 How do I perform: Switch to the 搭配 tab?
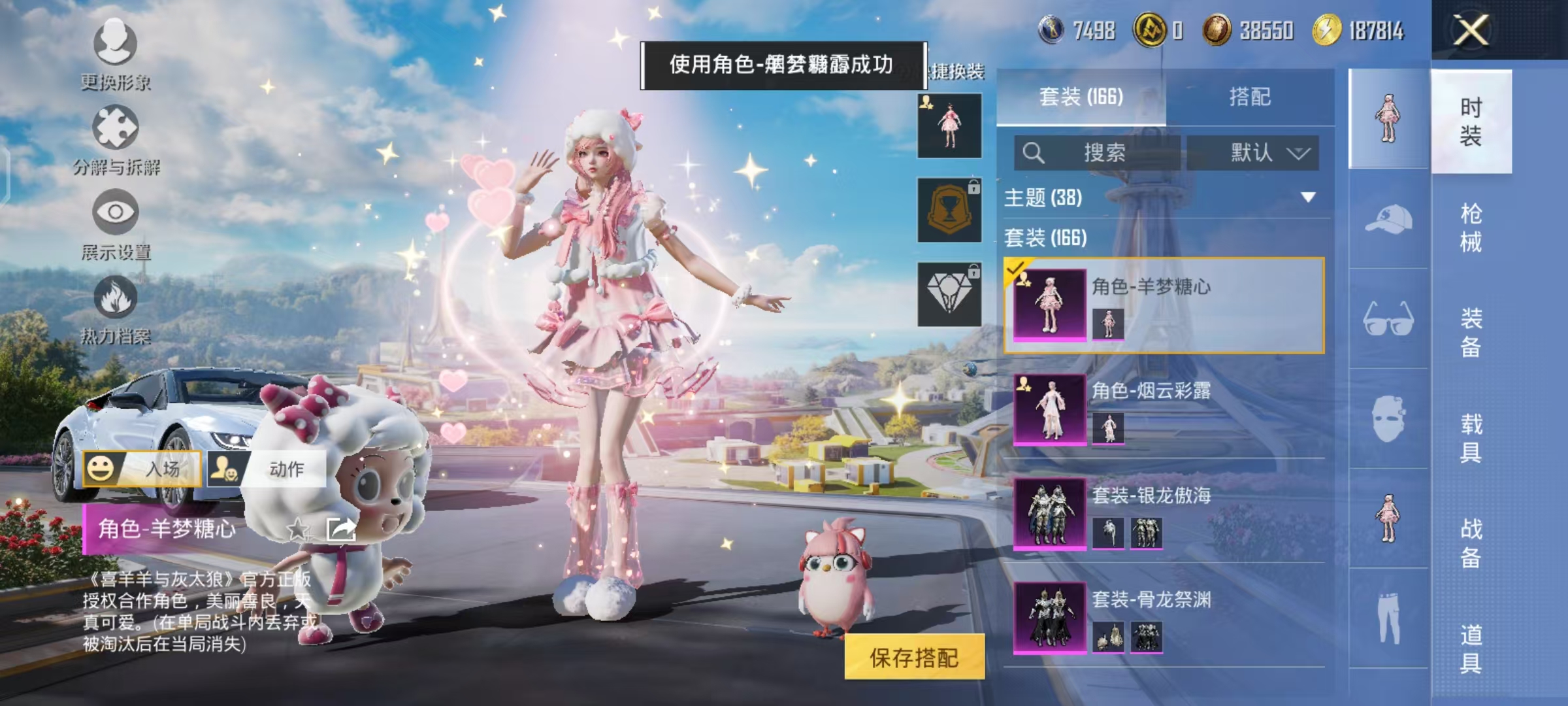tap(1252, 97)
